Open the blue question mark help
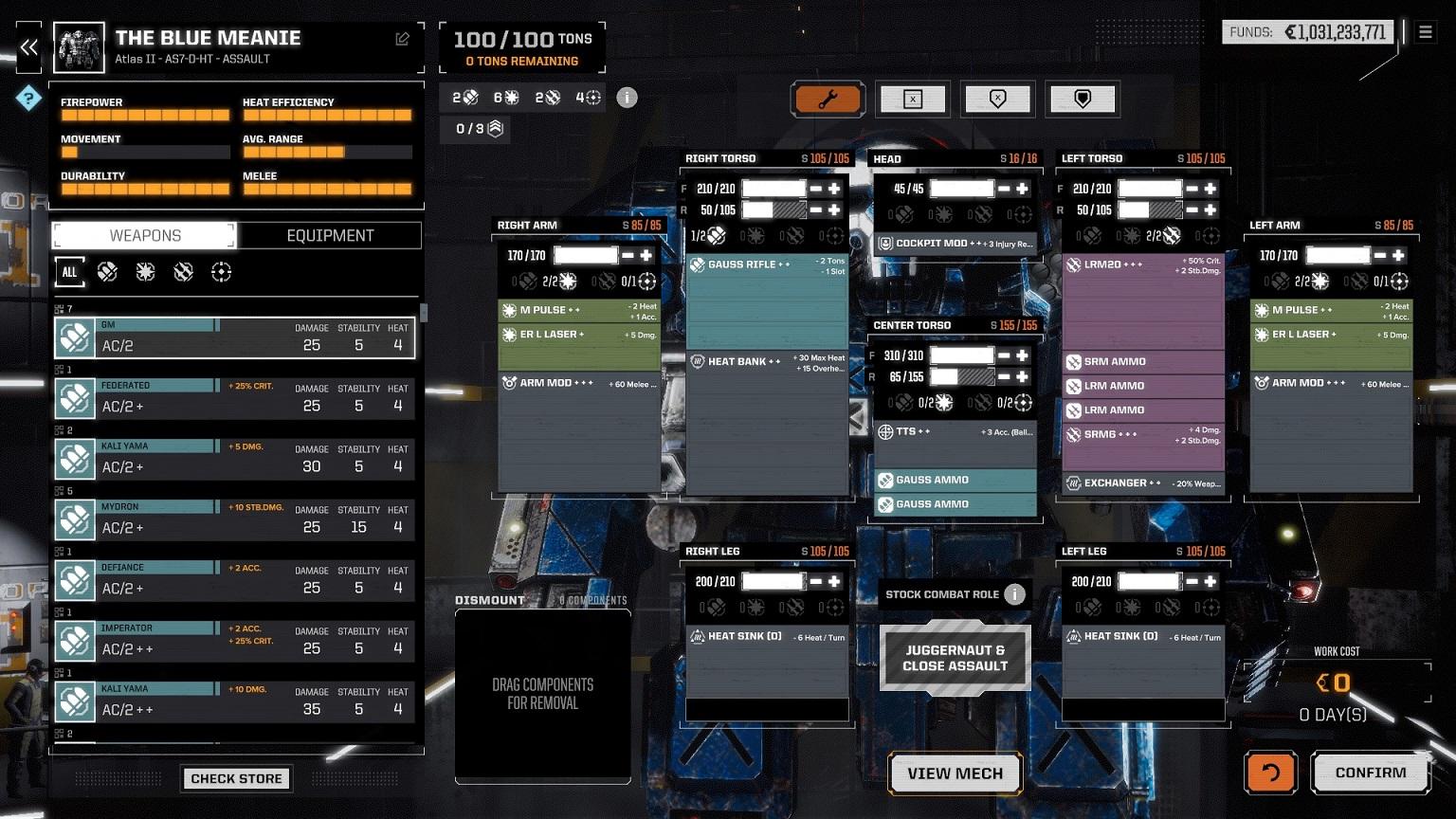Image resolution: width=1456 pixels, height=819 pixels. 28,98
